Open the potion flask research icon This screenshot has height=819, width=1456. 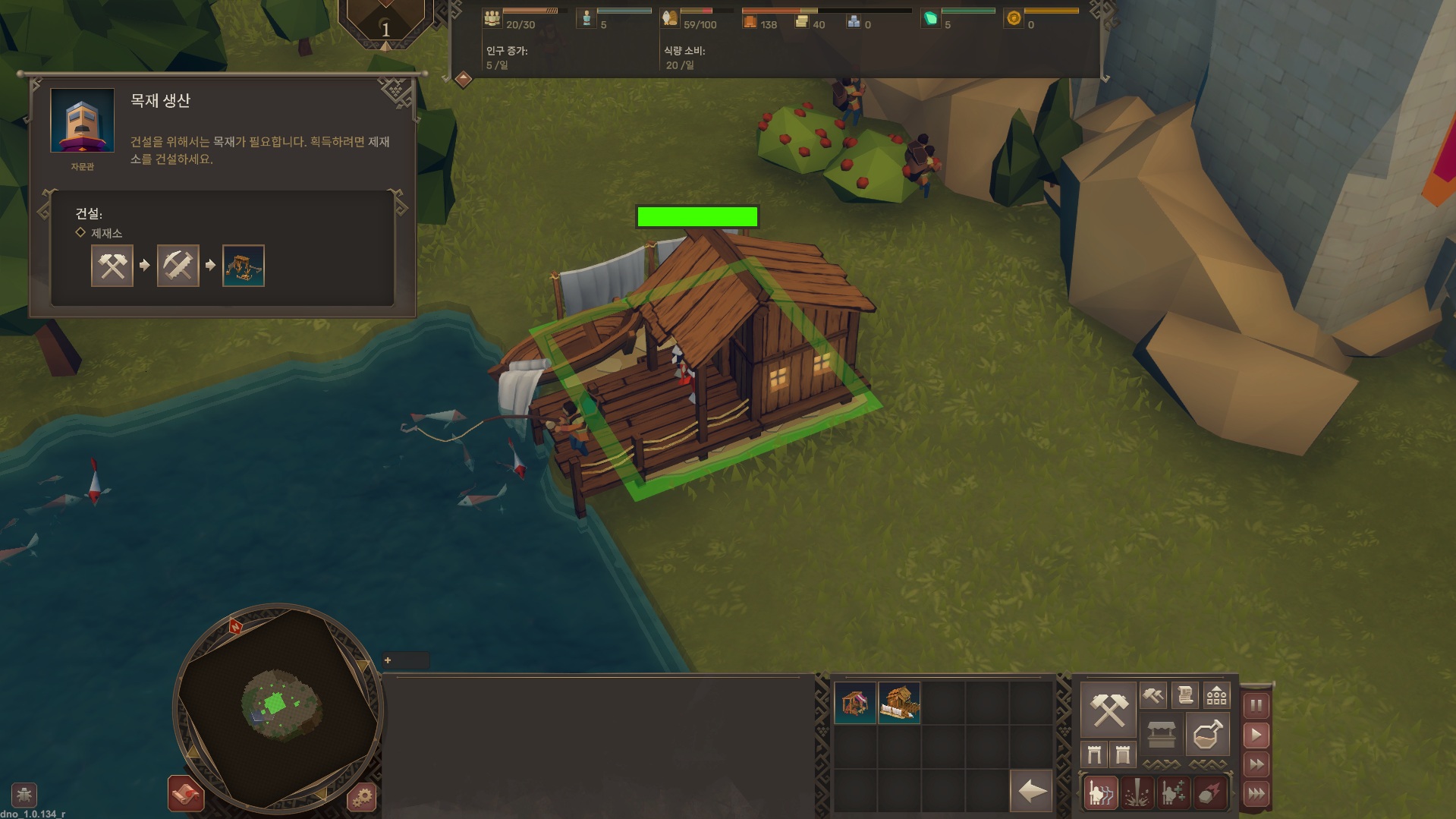tap(1206, 734)
